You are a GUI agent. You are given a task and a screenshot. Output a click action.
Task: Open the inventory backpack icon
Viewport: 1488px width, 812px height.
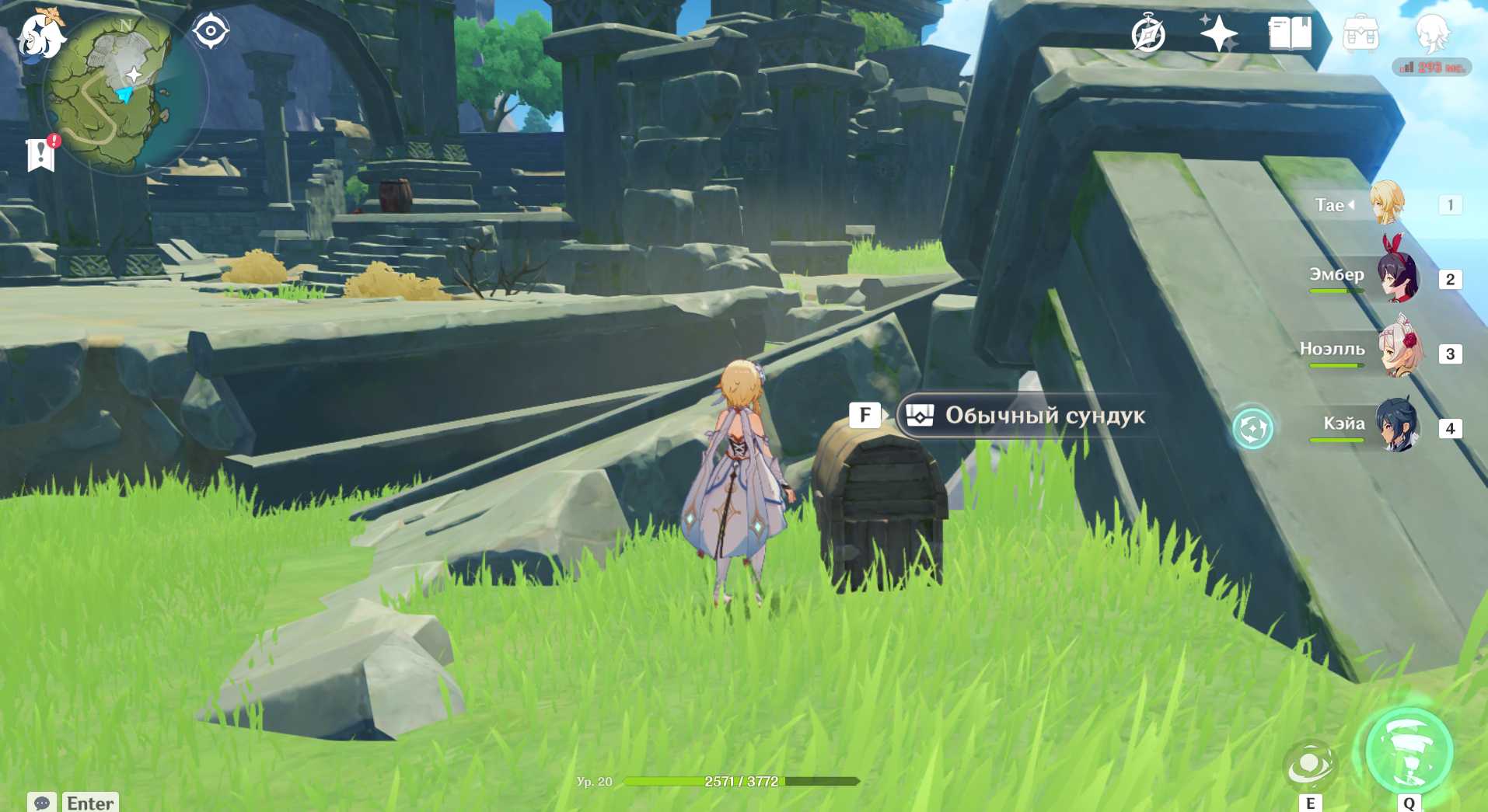[1361, 34]
